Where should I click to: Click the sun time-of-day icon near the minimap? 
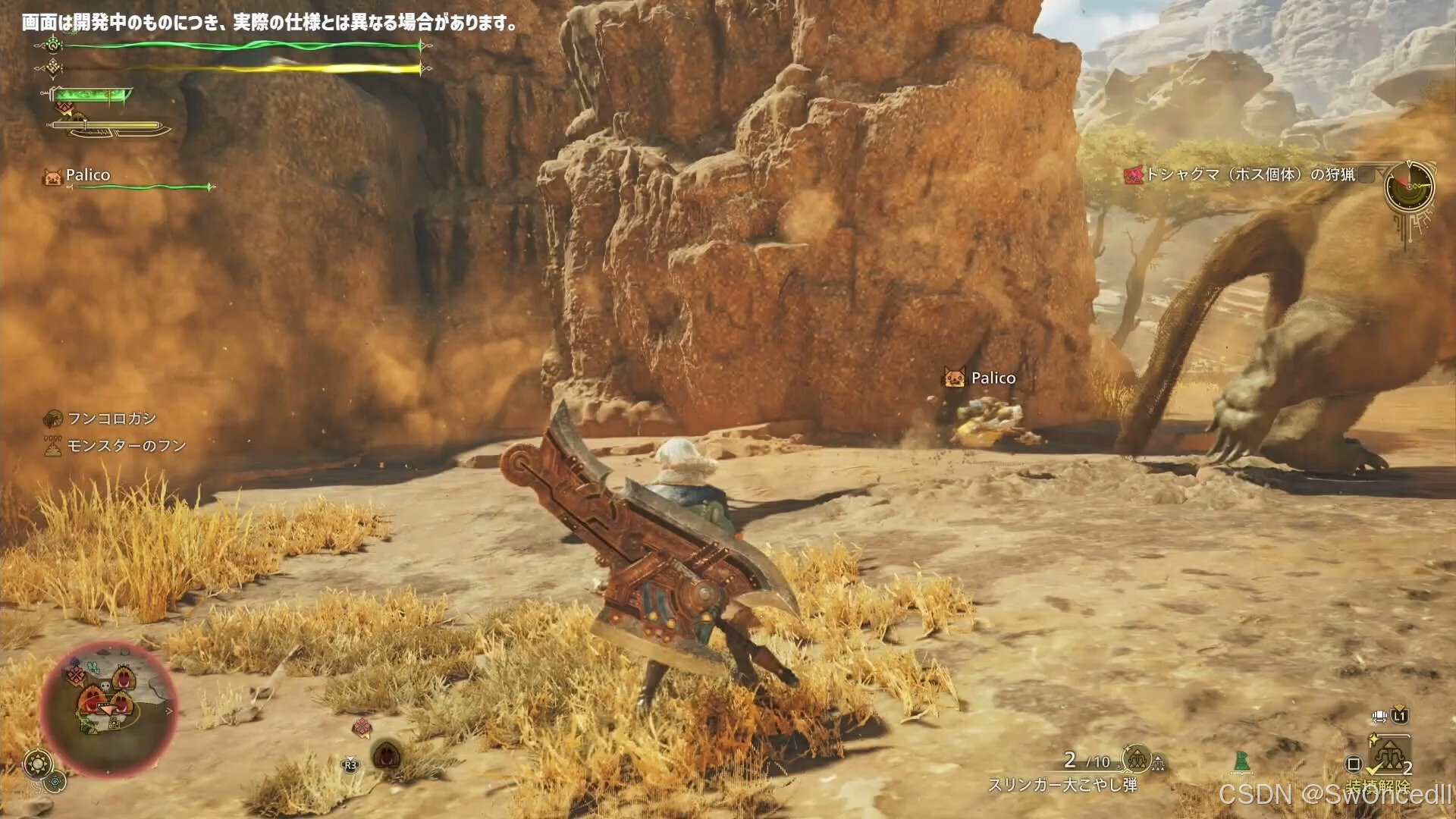[x=37, y=762]
